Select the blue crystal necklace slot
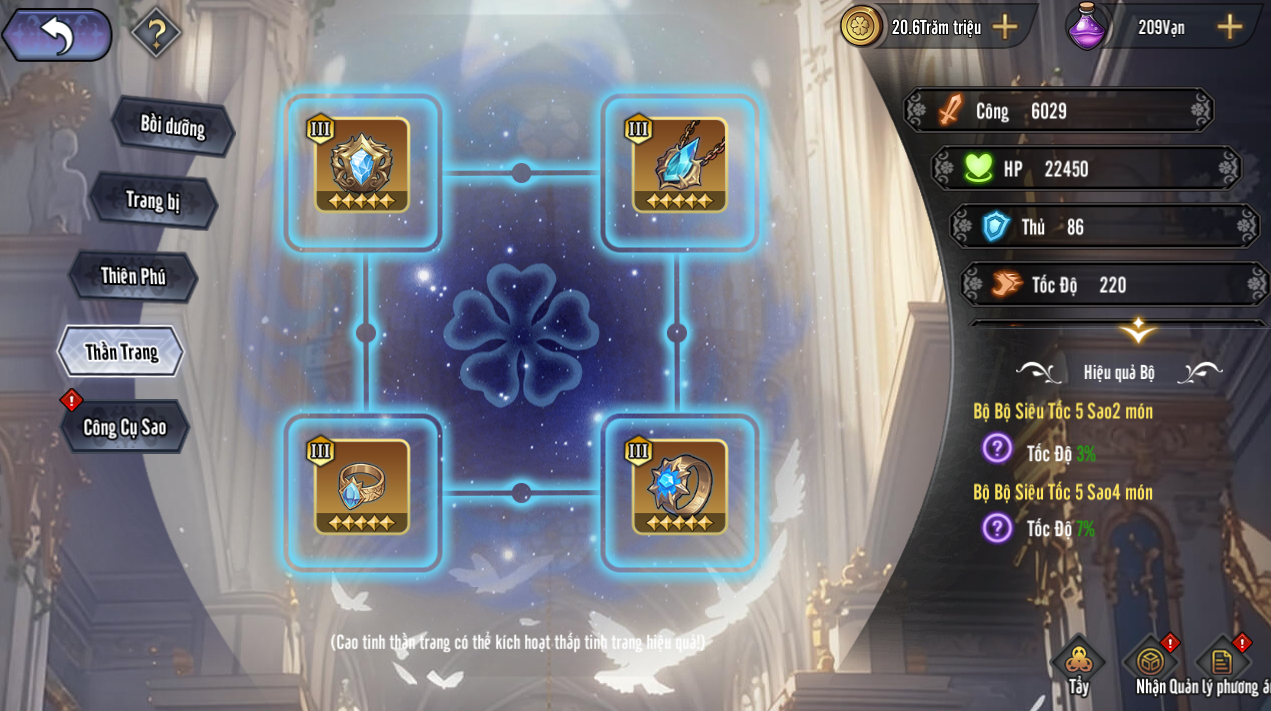This screenshot has width=1271, height=711. (680, 166)
